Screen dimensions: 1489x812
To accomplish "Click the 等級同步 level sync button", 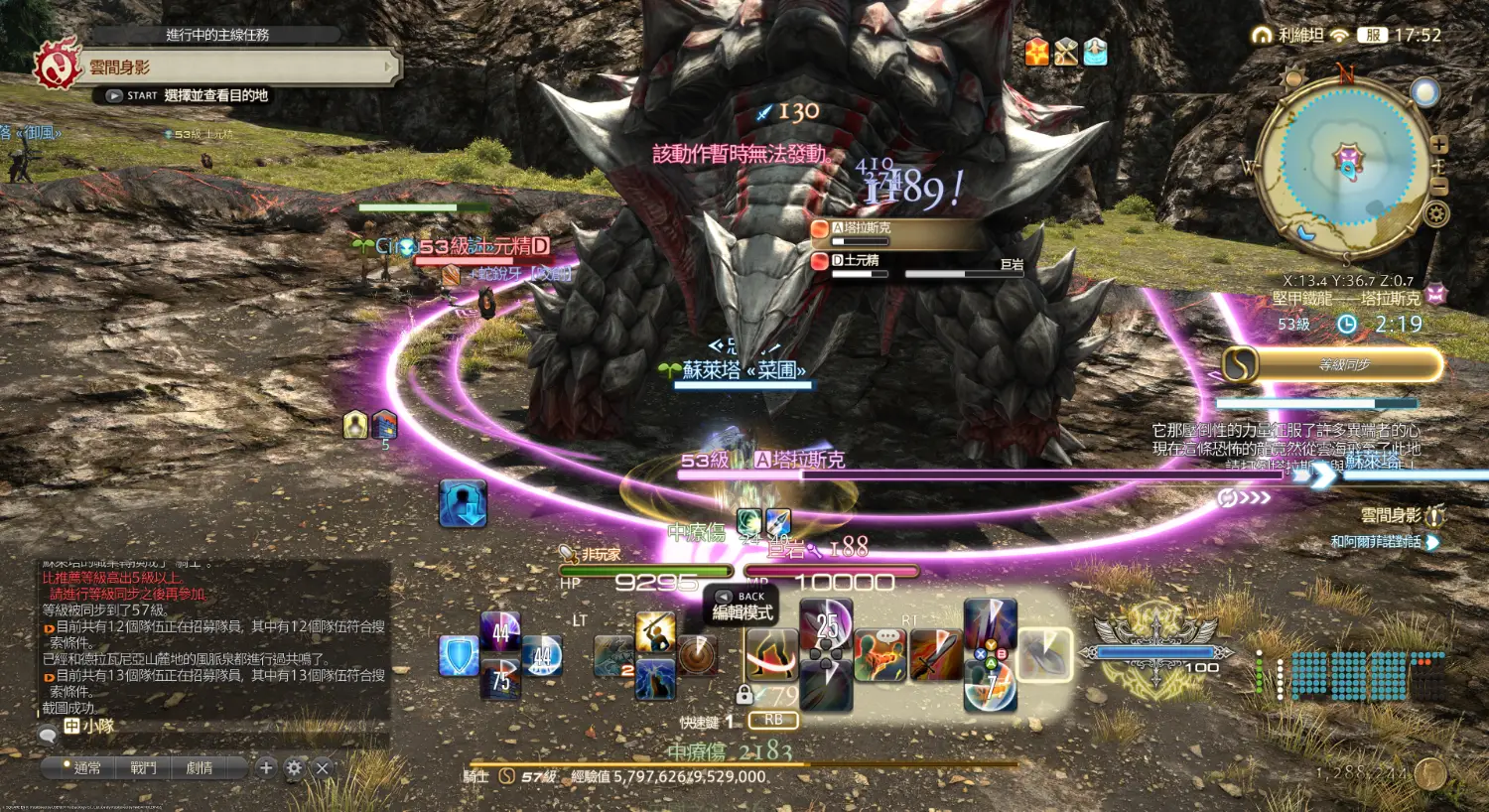I will point(1333,365).
